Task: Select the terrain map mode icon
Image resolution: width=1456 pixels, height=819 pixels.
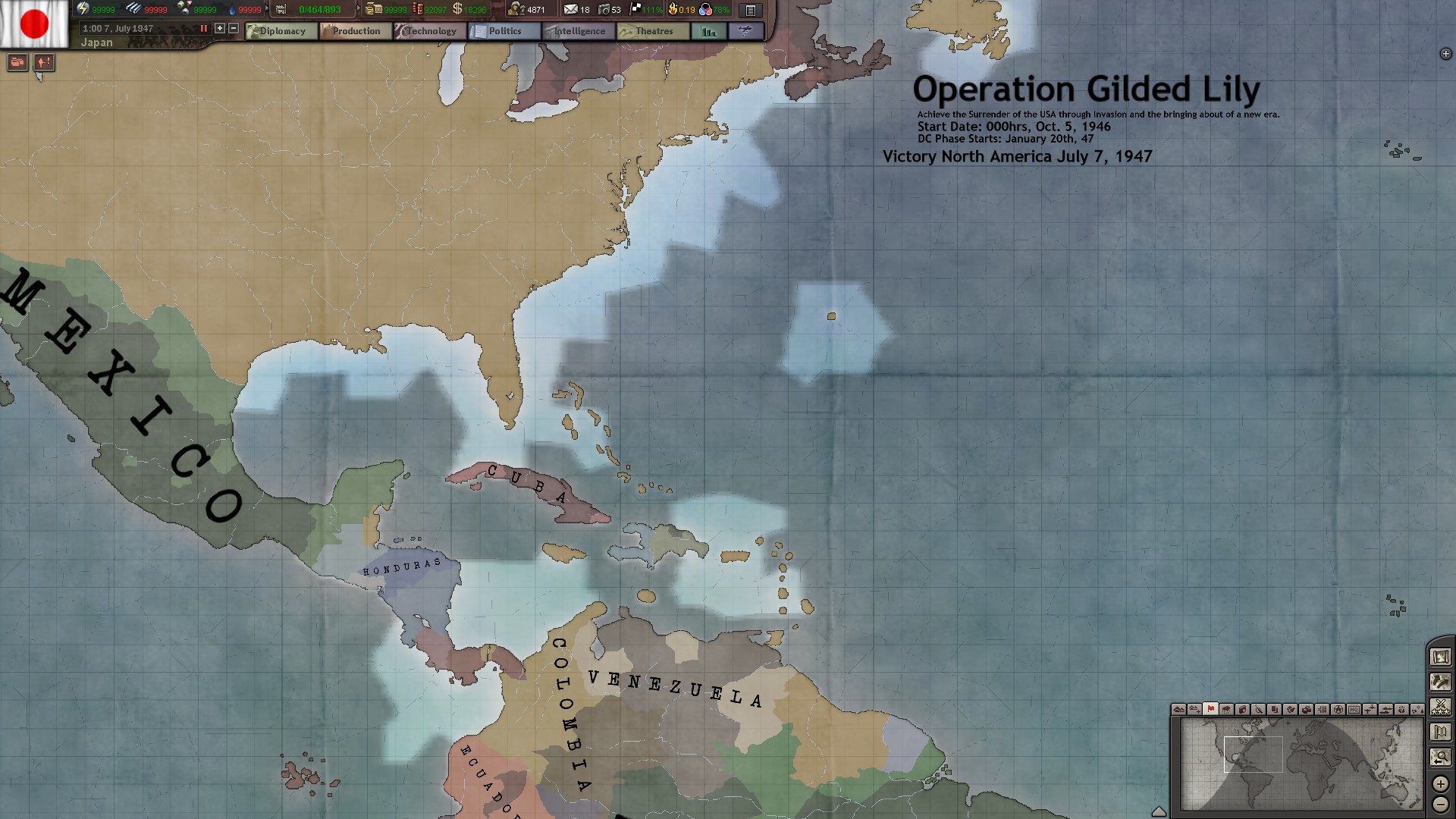Action: click(1178, 710)
